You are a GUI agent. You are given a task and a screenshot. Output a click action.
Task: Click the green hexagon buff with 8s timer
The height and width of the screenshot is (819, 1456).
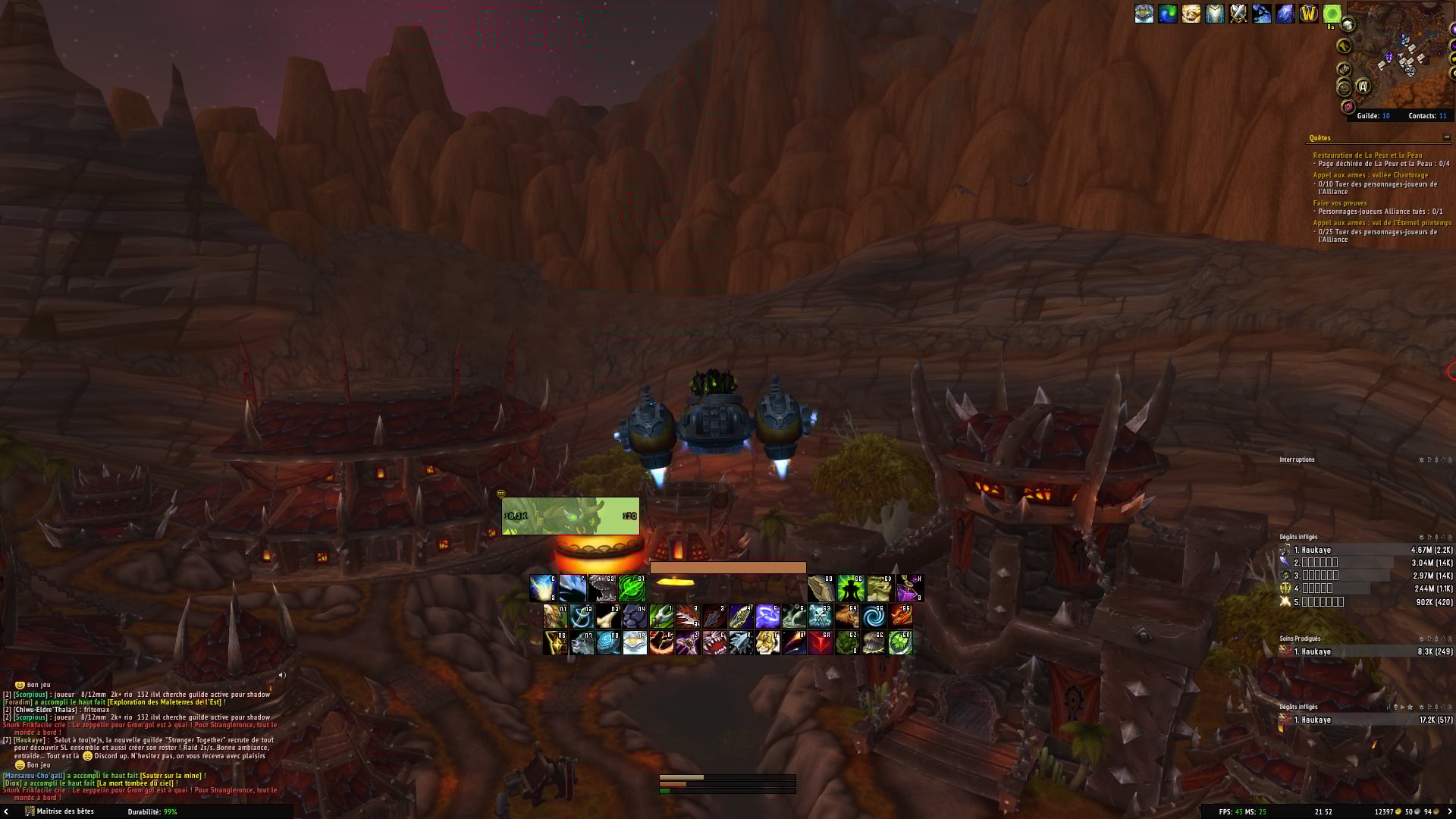coord(1332,14)
